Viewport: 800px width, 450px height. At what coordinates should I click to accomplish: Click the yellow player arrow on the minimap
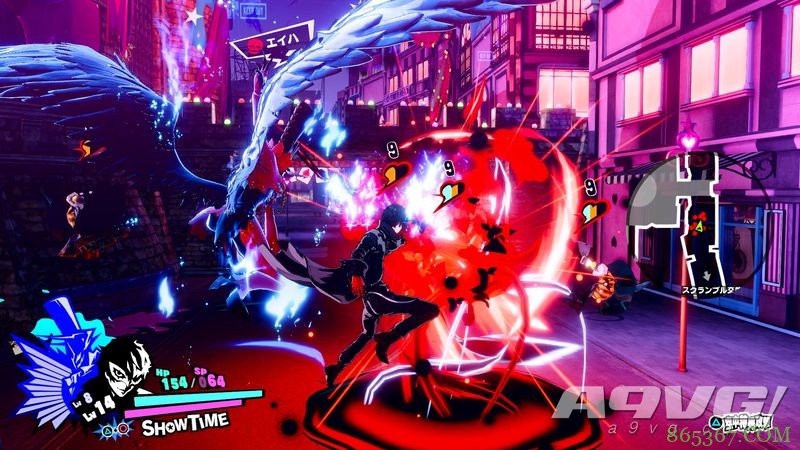pos(701,227)
